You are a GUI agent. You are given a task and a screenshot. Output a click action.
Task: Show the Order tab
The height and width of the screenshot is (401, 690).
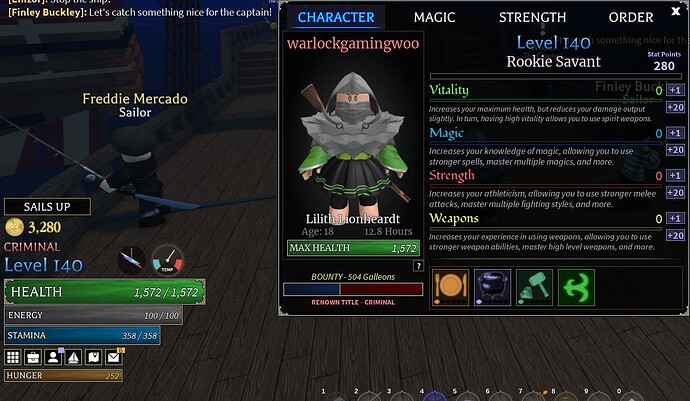pos(631,17)
